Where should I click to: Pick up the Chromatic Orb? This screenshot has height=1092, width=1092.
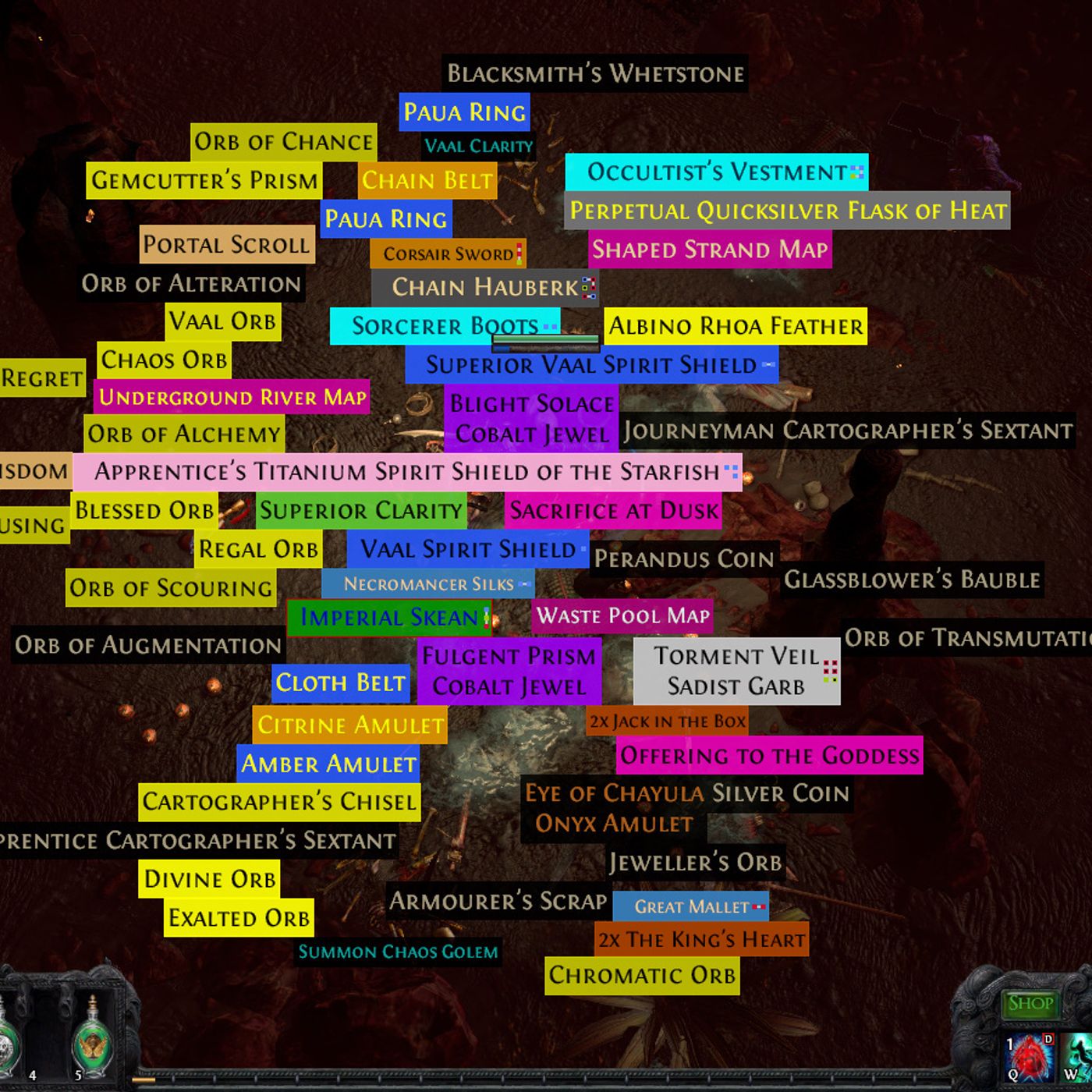(641, 975)
